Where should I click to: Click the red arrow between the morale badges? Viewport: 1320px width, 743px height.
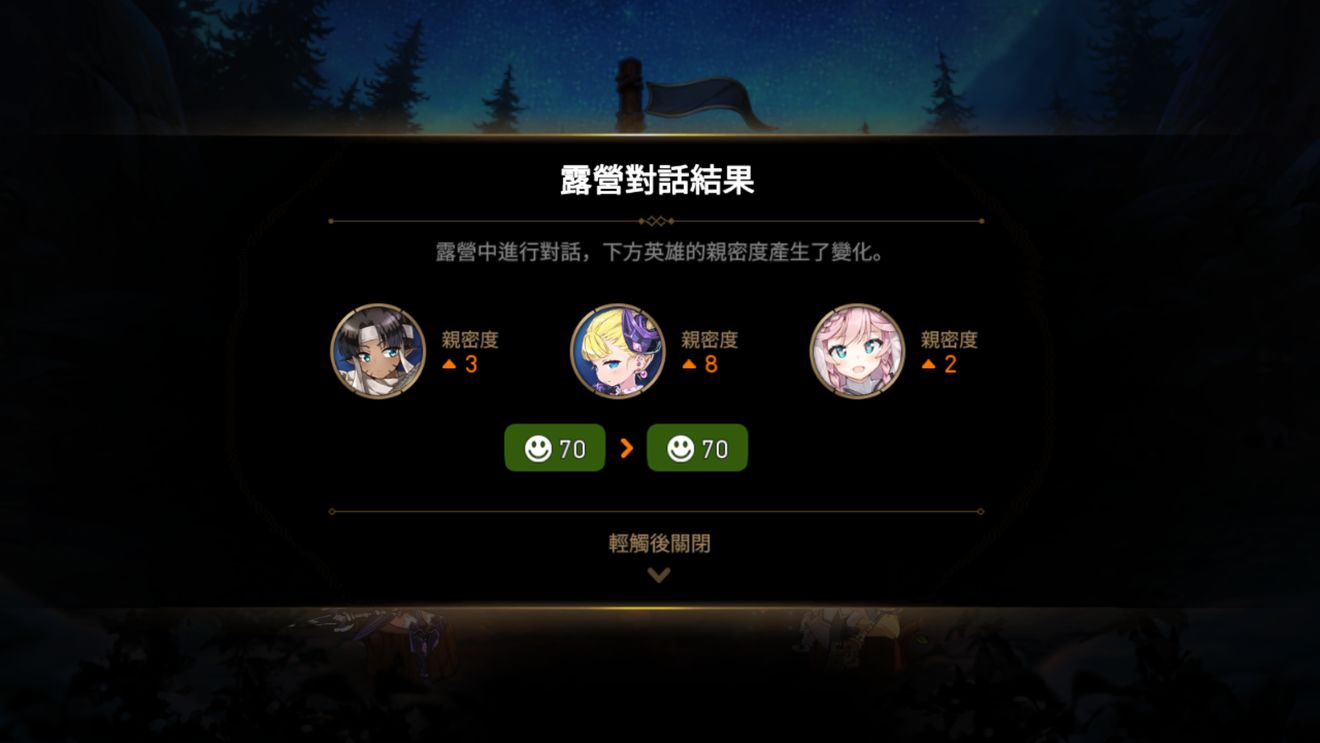(x=625, y=448)
